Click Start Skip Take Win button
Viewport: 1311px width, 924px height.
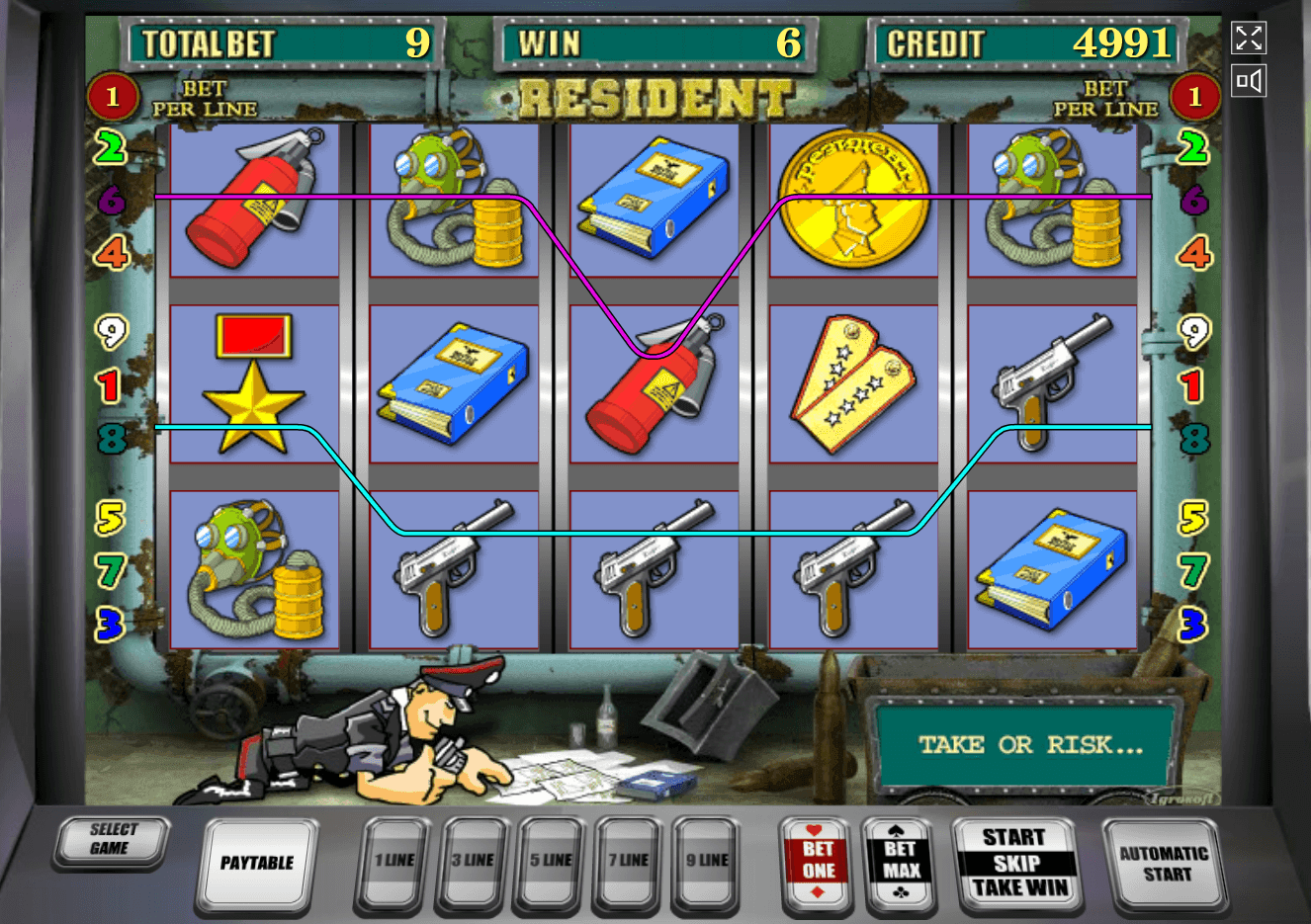tap(1014, 863)
